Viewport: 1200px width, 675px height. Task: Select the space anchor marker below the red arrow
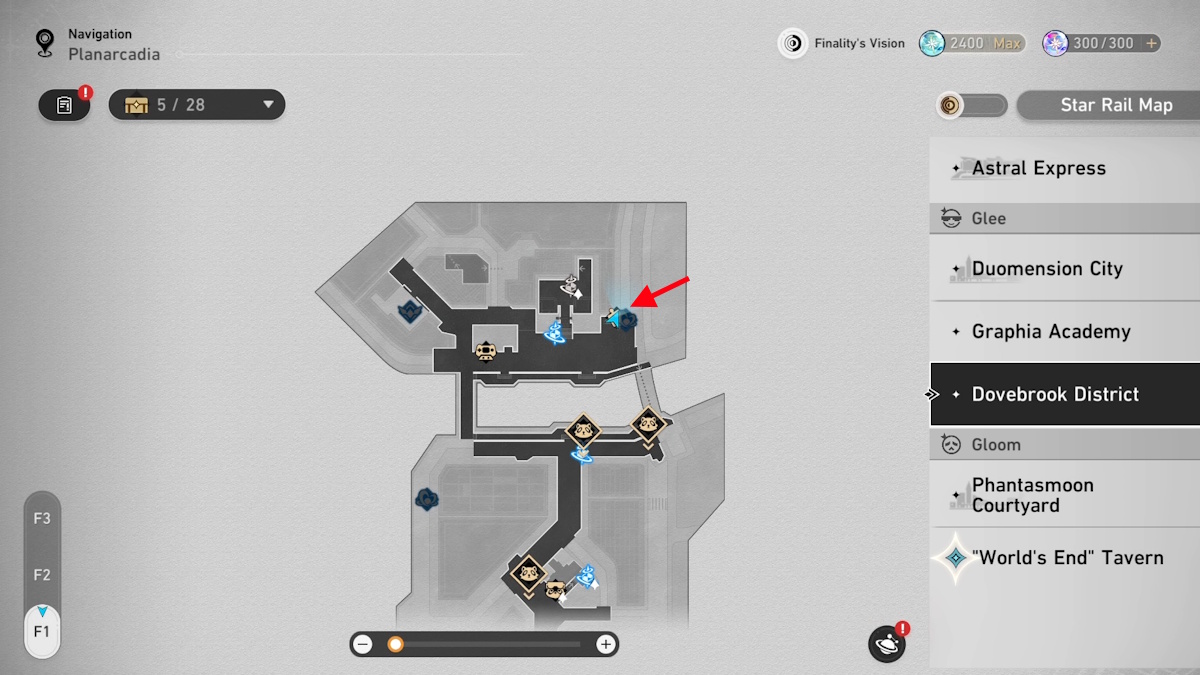point(624,320)
